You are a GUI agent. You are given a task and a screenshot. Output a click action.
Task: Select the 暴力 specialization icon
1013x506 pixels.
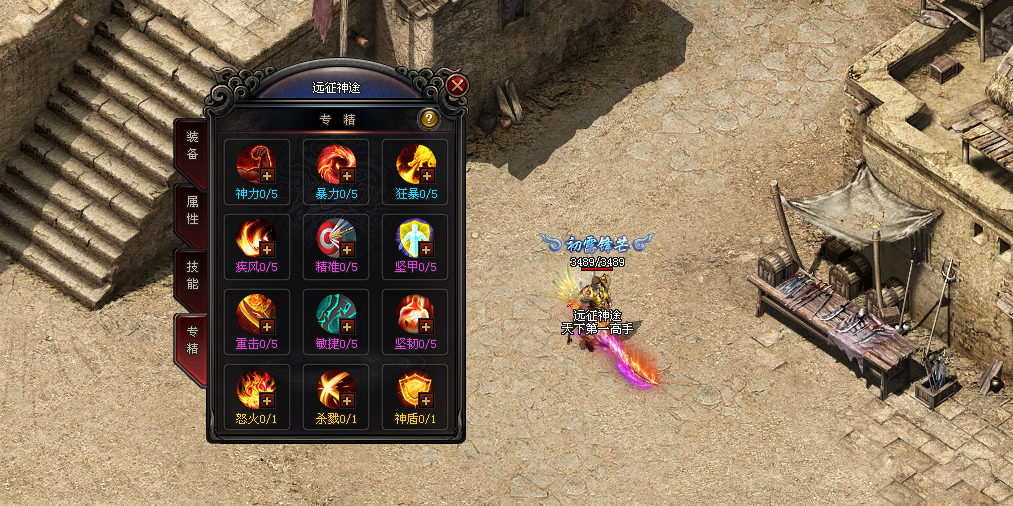coord(335,163)
